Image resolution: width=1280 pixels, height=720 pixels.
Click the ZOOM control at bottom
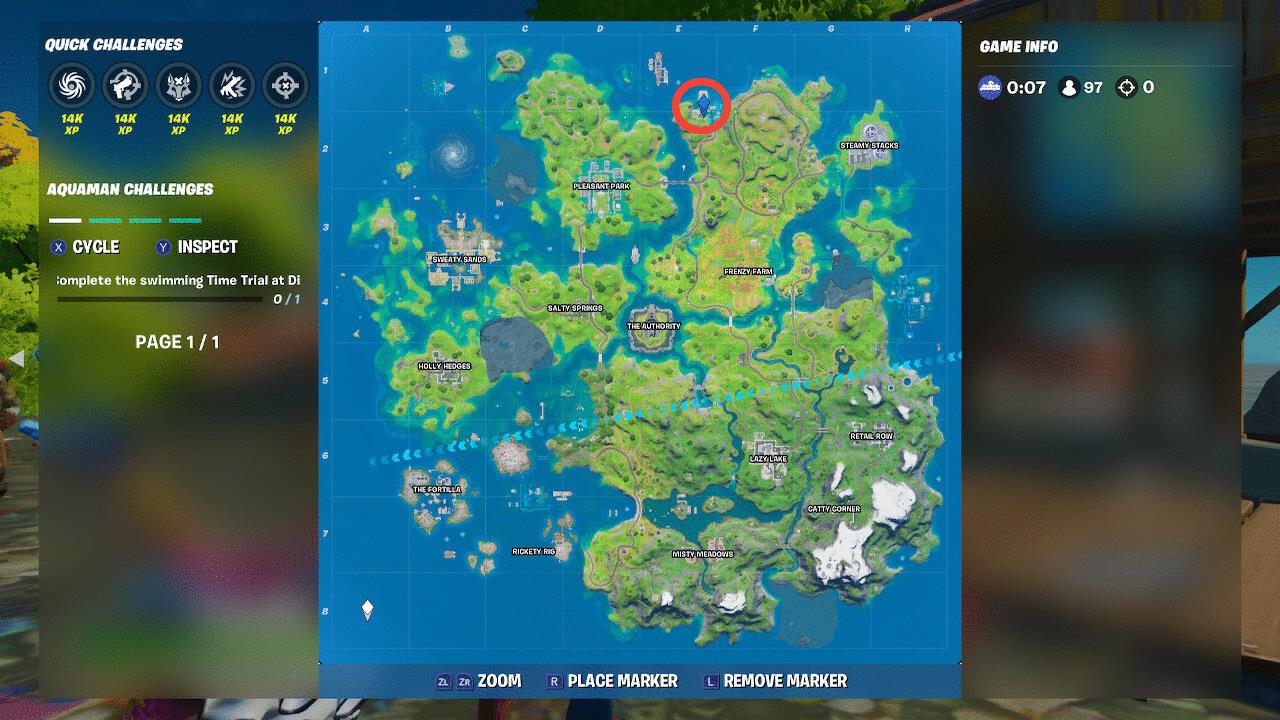pyautogui.click(x=500, y=681)
